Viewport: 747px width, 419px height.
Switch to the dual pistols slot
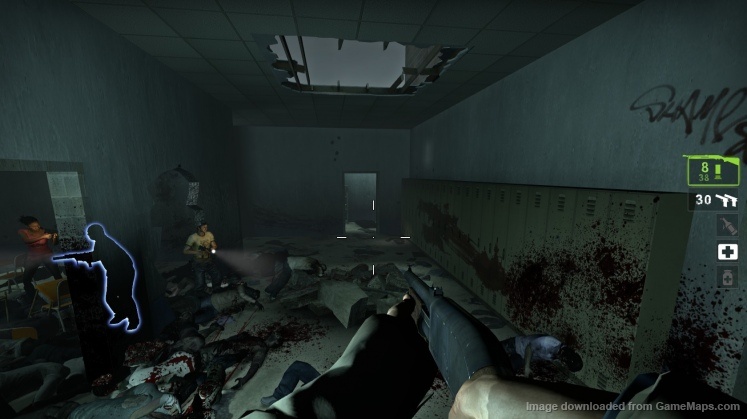[x=717, y=201]
